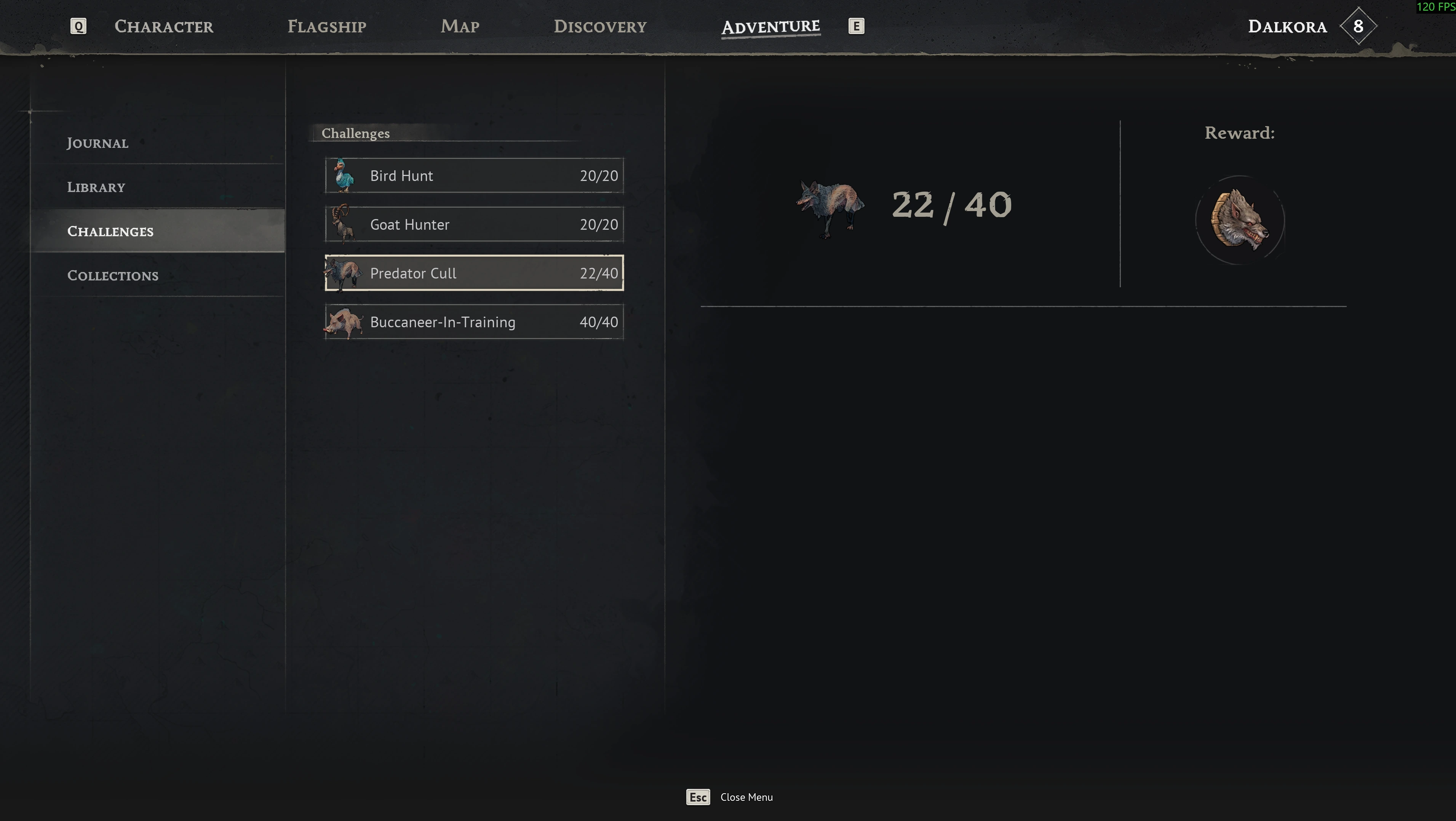Viewport: 1456px width, 821px height.
Task: Click the Adventure tab
Action: (x=770, y=27)
